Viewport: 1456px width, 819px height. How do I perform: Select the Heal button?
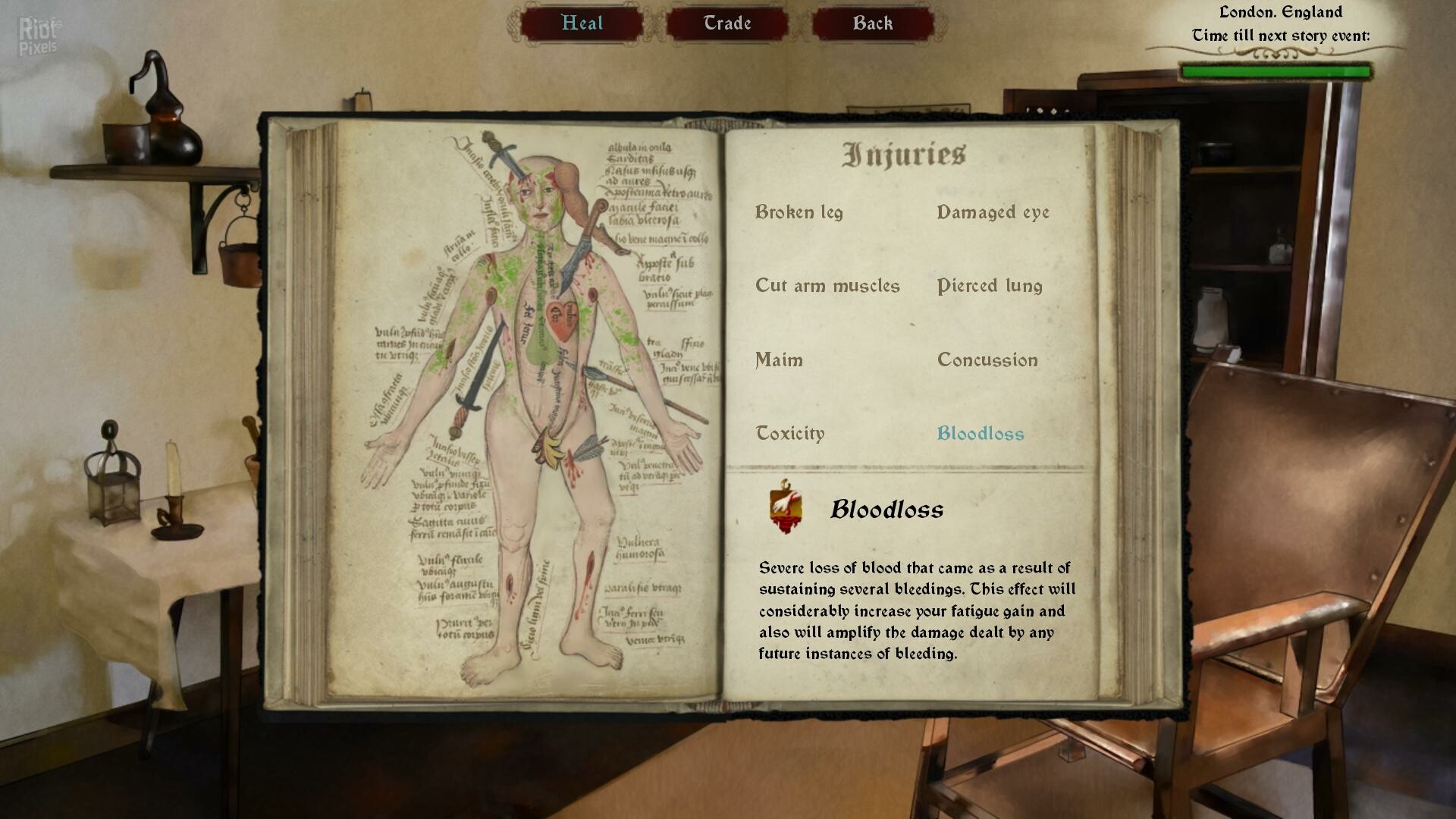click(582, 23)
